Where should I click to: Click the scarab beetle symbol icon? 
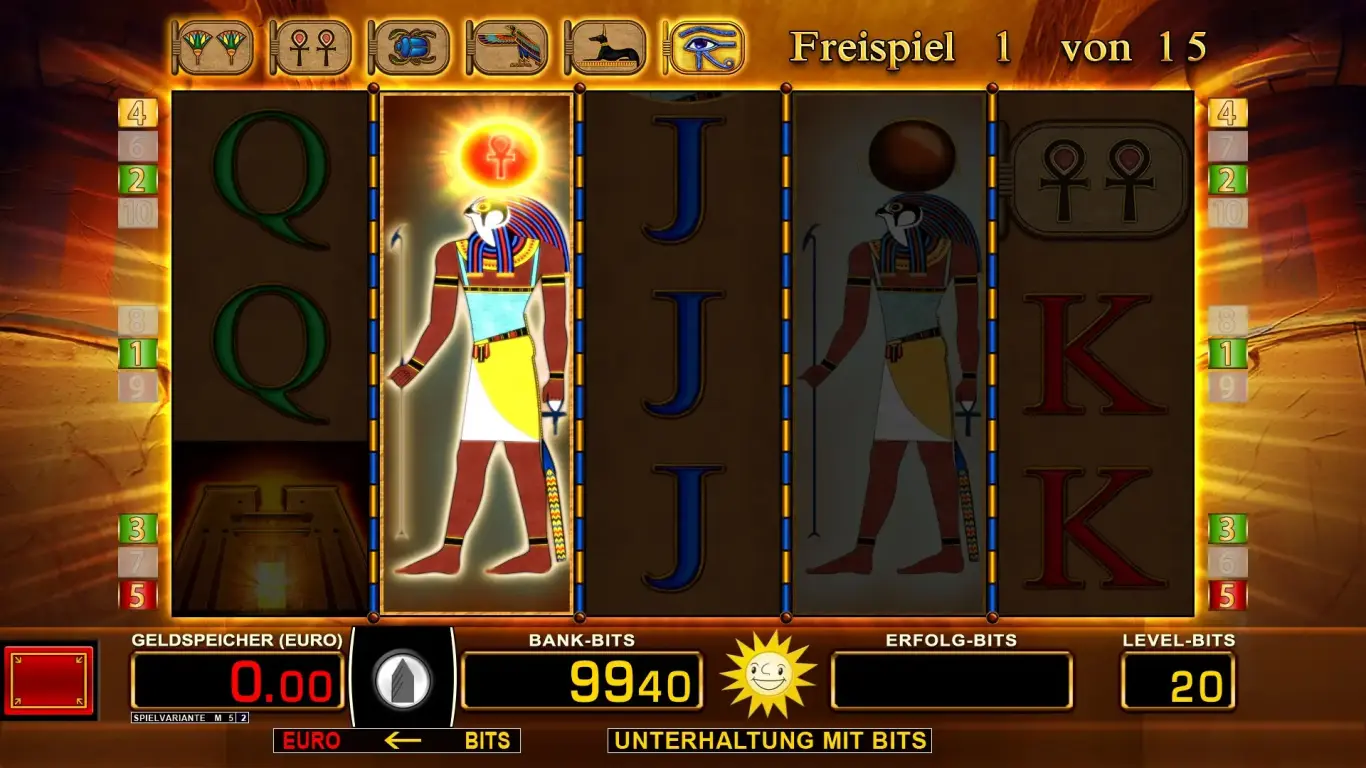[409, 47]
